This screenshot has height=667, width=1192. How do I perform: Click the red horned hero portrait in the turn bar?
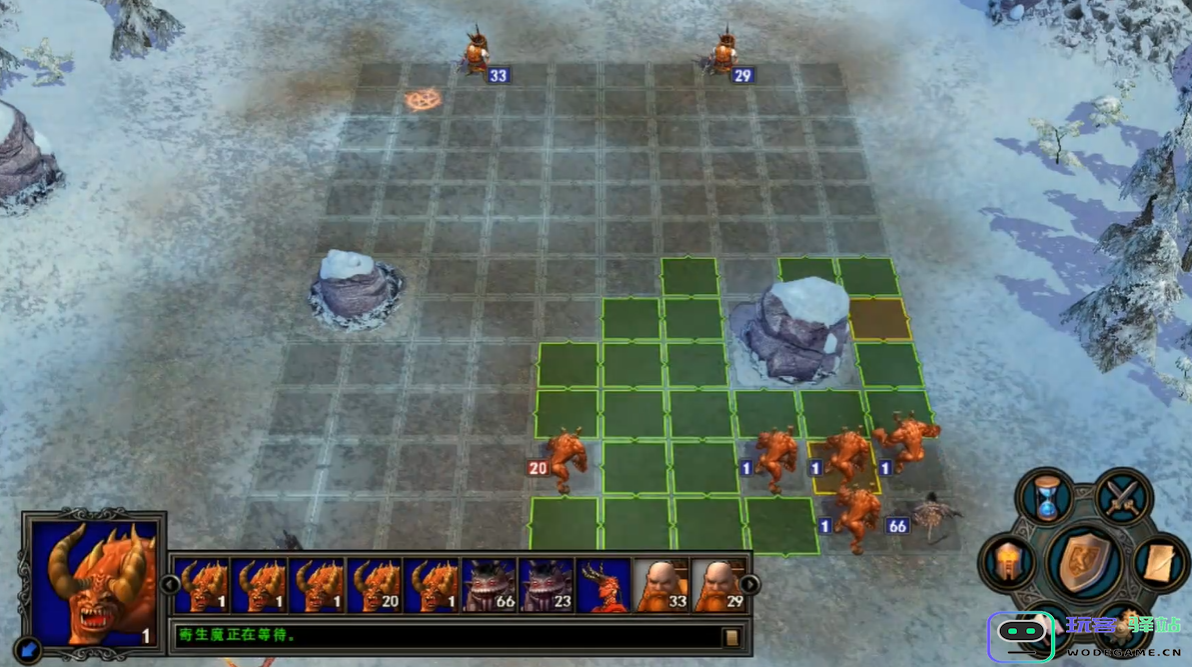pyautogui.click(x=604, y=585)
